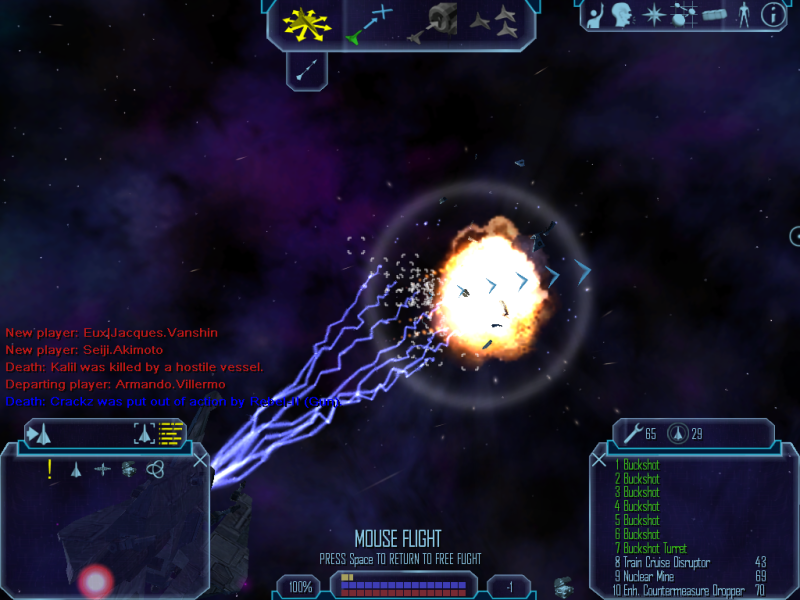Filter contact list to stations
800x600 pixels.
[128, 469]
